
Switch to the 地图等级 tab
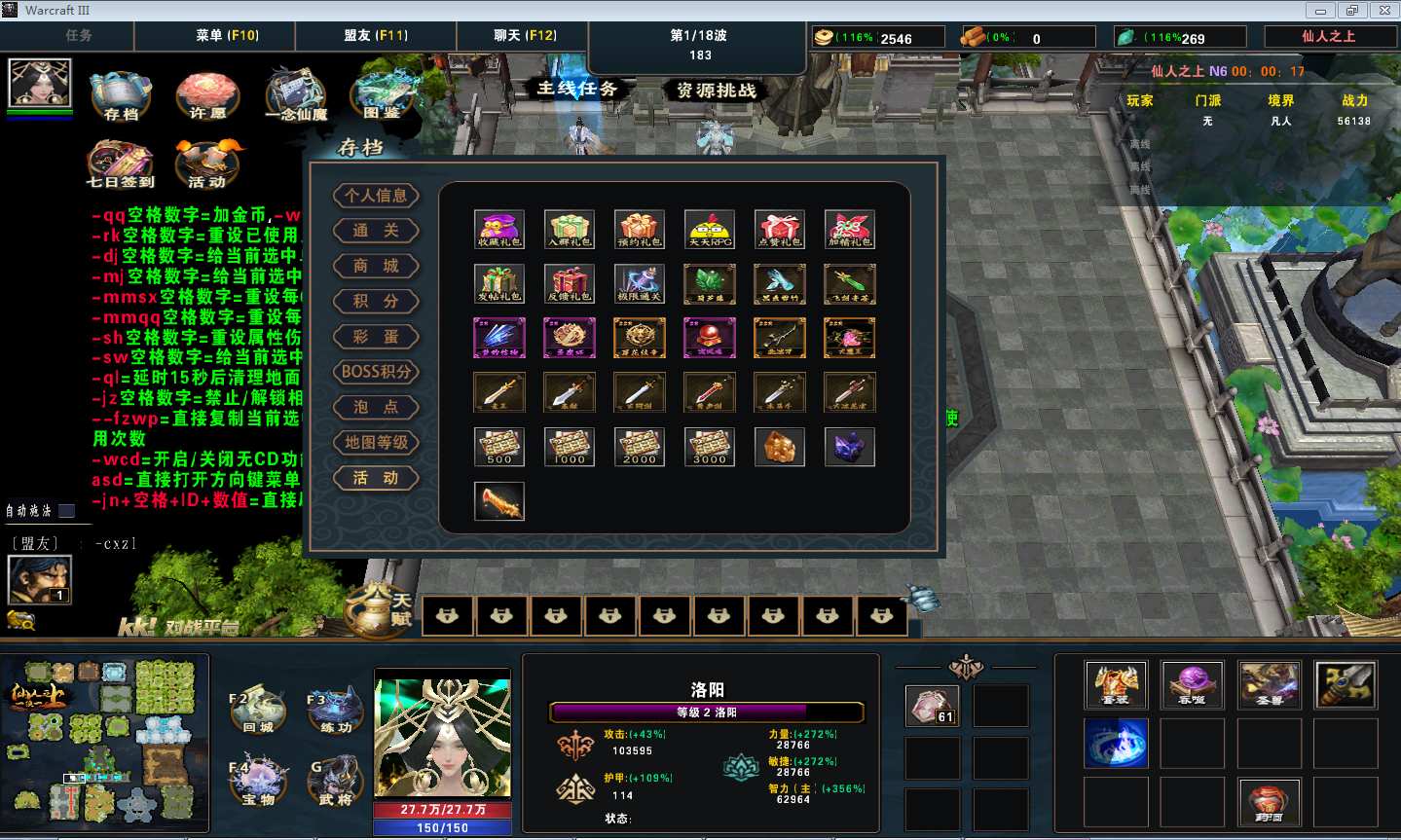pos(376,443)
